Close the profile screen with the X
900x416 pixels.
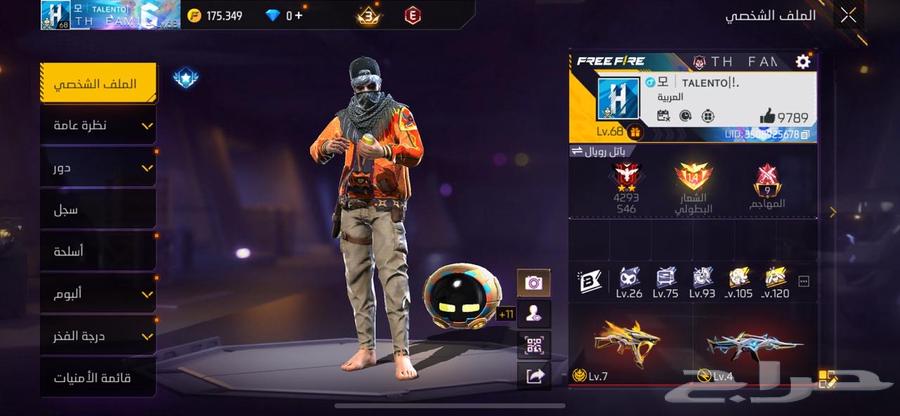click(x=848, y=15)
